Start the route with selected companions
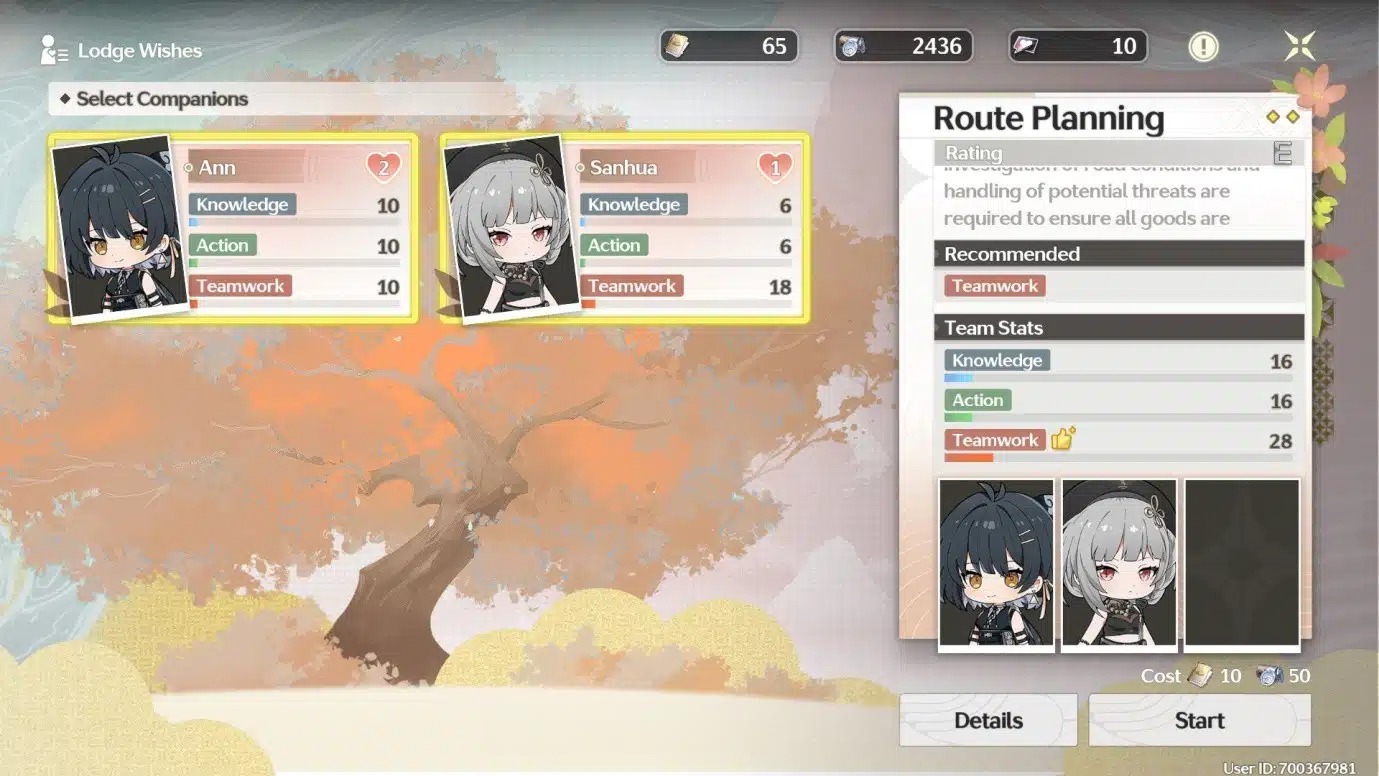Image resolution: width=1379 pixels, height=776 pixels. [1199, 720]
